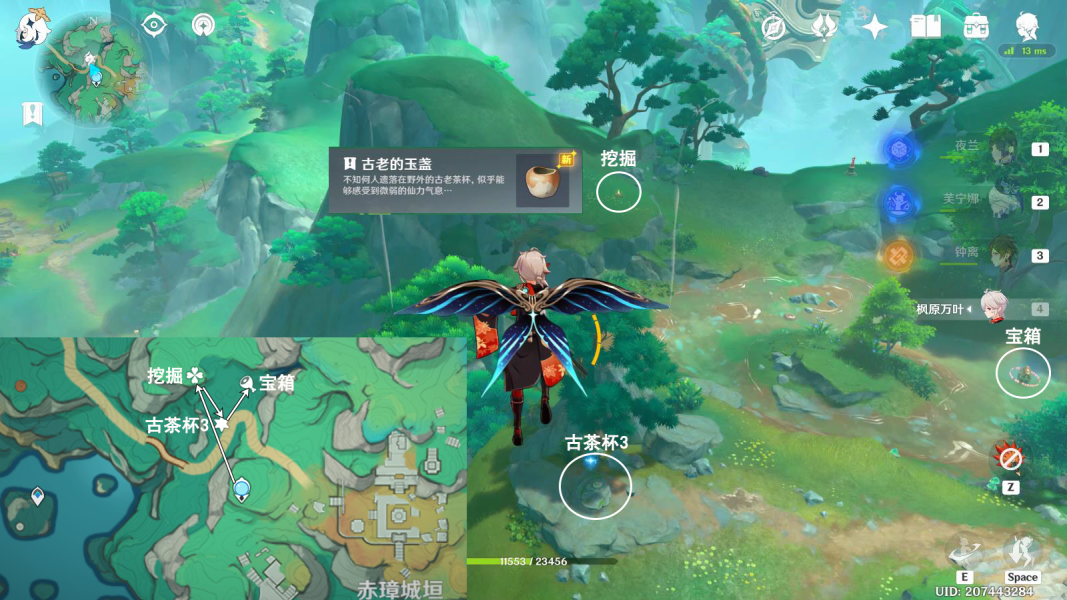Use the red gadget icon above Z
Viewport: 1067px width, 600px height.
click(1010, 459)
